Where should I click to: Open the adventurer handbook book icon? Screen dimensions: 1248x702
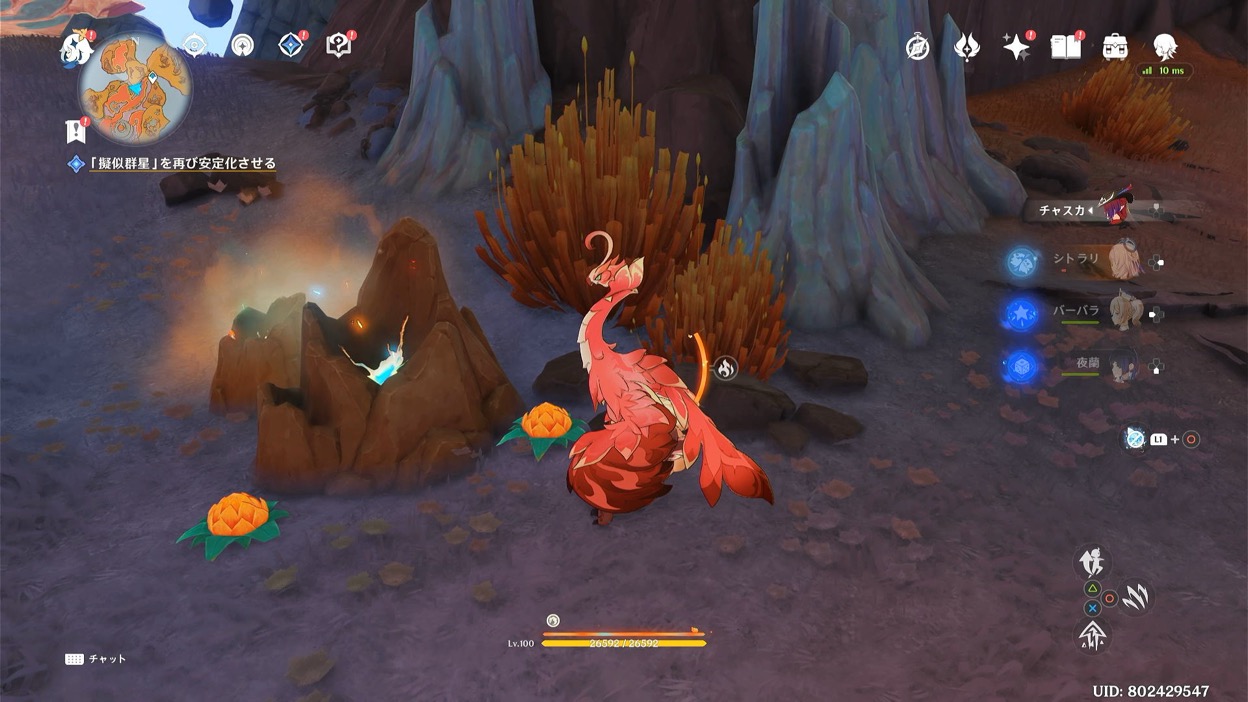coord(1065,47)
